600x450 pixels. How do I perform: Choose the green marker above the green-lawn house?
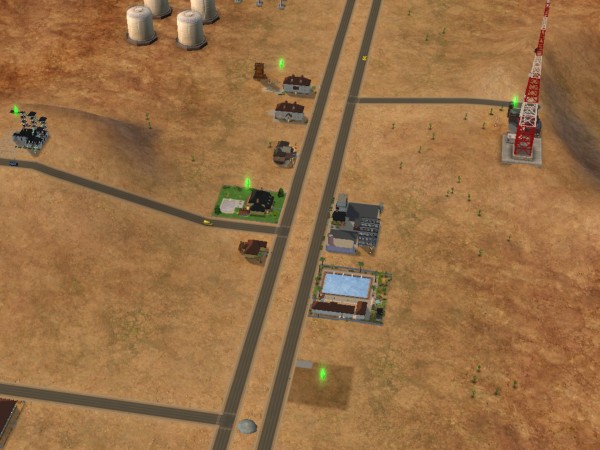[247, 182]
